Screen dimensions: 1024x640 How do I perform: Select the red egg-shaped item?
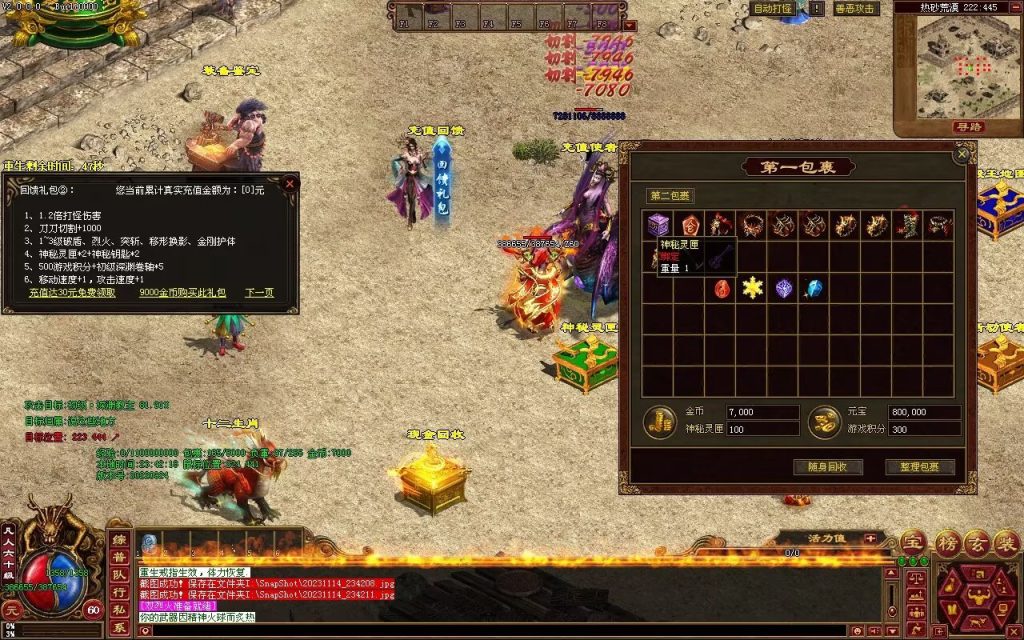(x=720, y=288)
